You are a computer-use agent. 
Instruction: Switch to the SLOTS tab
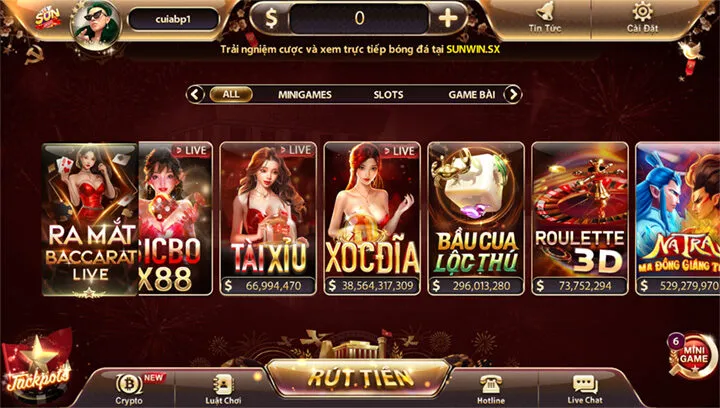coord(388,94)
